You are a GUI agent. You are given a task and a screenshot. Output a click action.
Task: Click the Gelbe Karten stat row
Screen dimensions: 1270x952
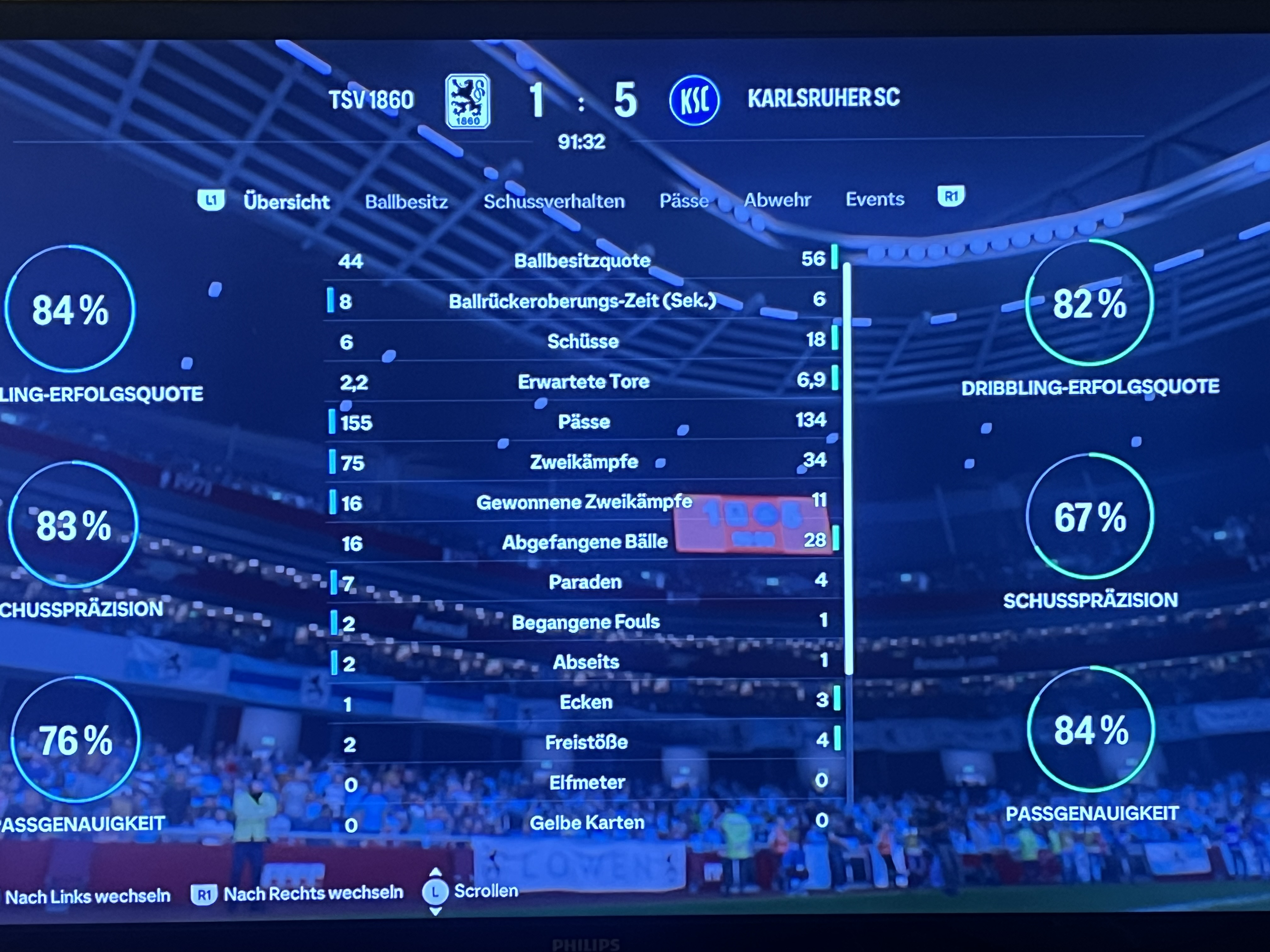point(586,823)
